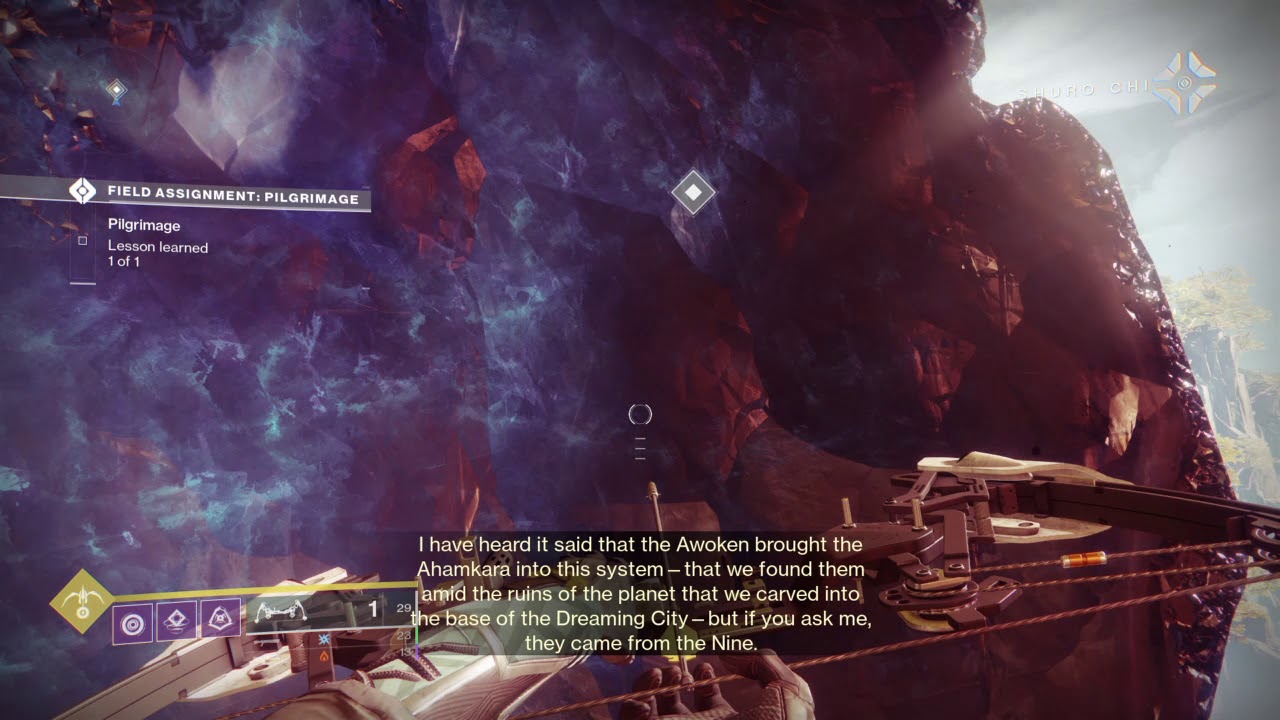The image size is (1280, 720).
Task: Click the large diamond objective waypoint marker
Action: [693, 192]
